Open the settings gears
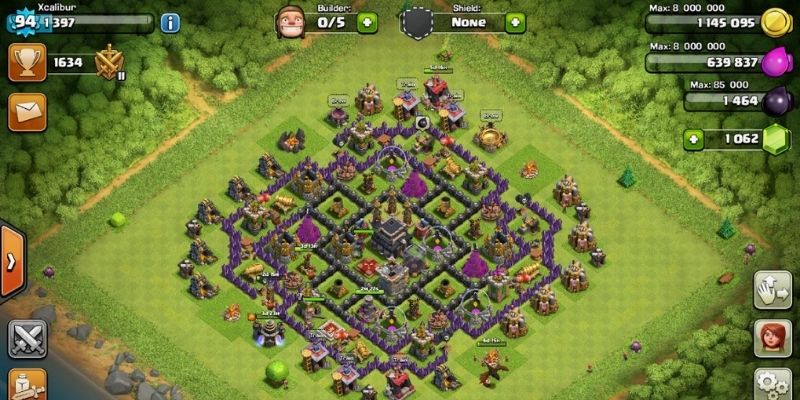Image resolution: width=800 pixels, height=400 pixels. point(773,384)
